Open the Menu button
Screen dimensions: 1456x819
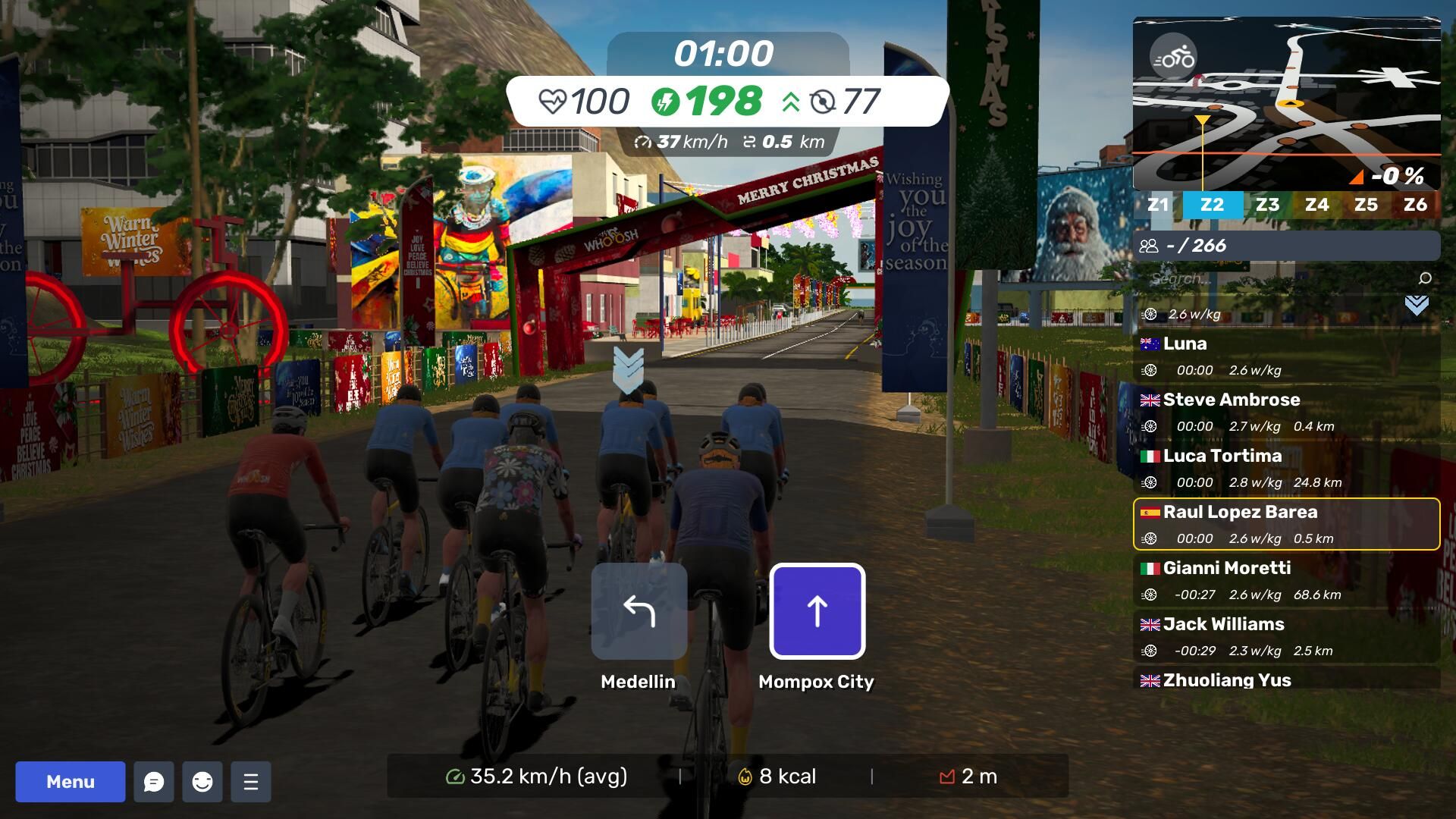(x=71, y=782)
